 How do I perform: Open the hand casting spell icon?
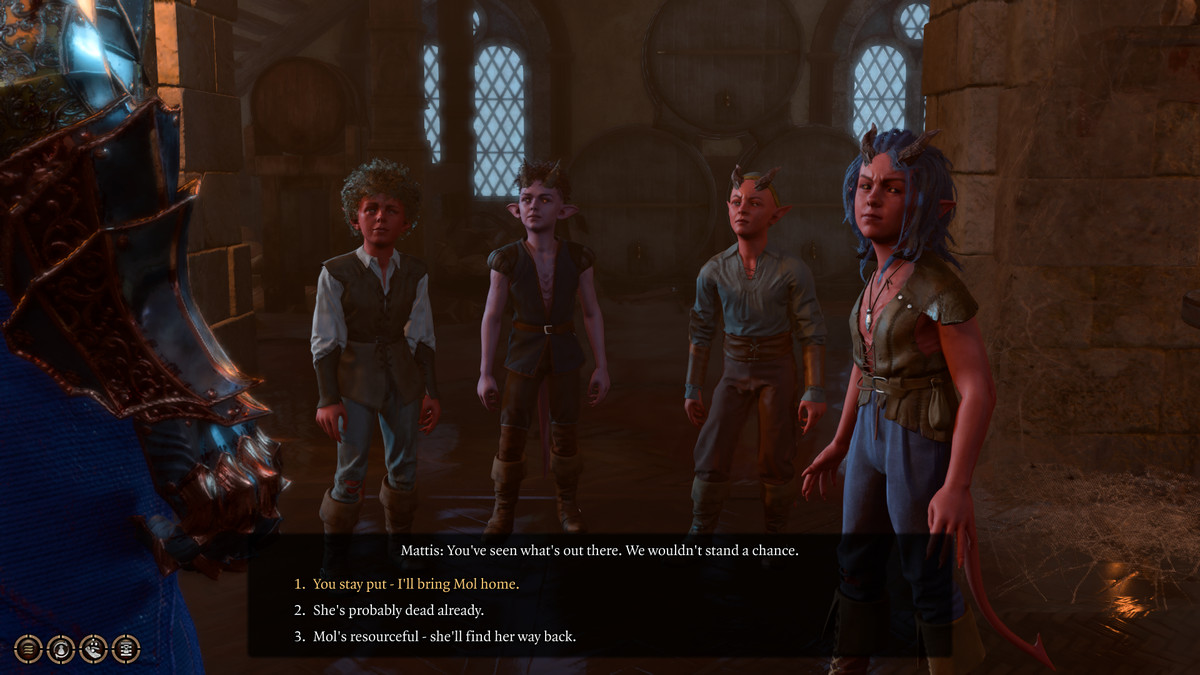(x=93, y=649)
